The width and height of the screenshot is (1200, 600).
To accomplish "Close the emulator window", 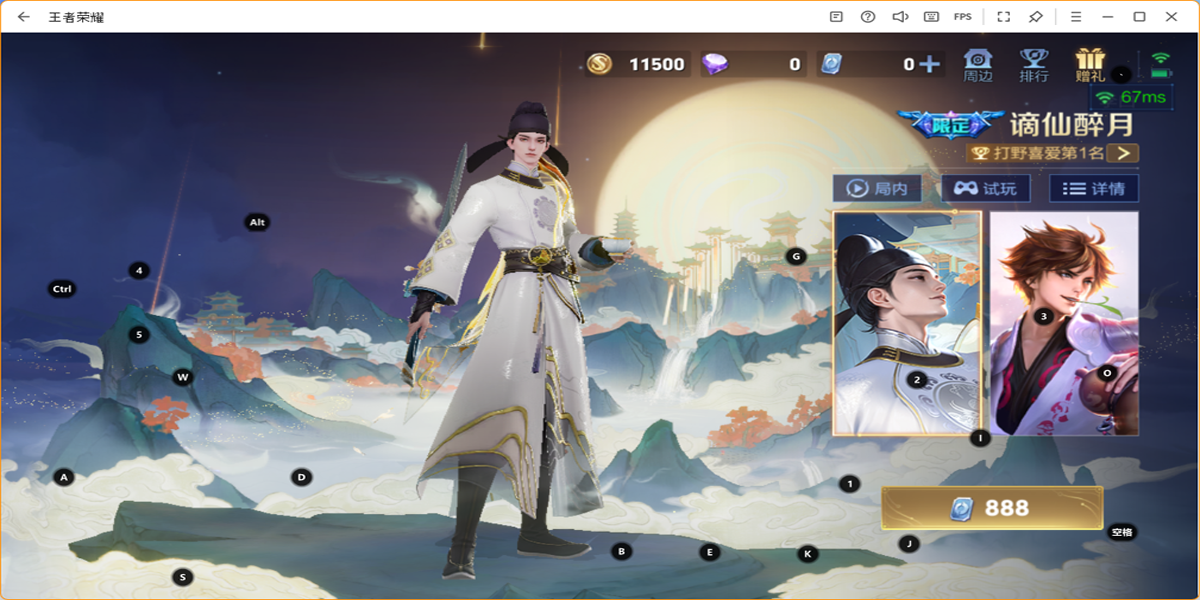I will tap(1171, 16).
